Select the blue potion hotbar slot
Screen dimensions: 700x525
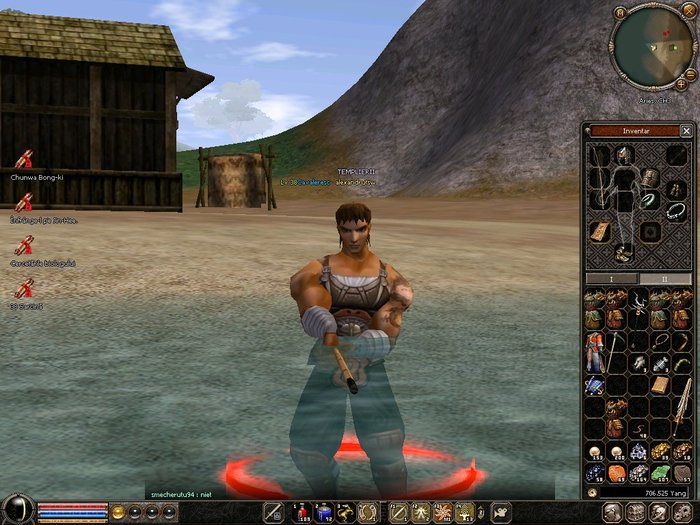[323, 513]
